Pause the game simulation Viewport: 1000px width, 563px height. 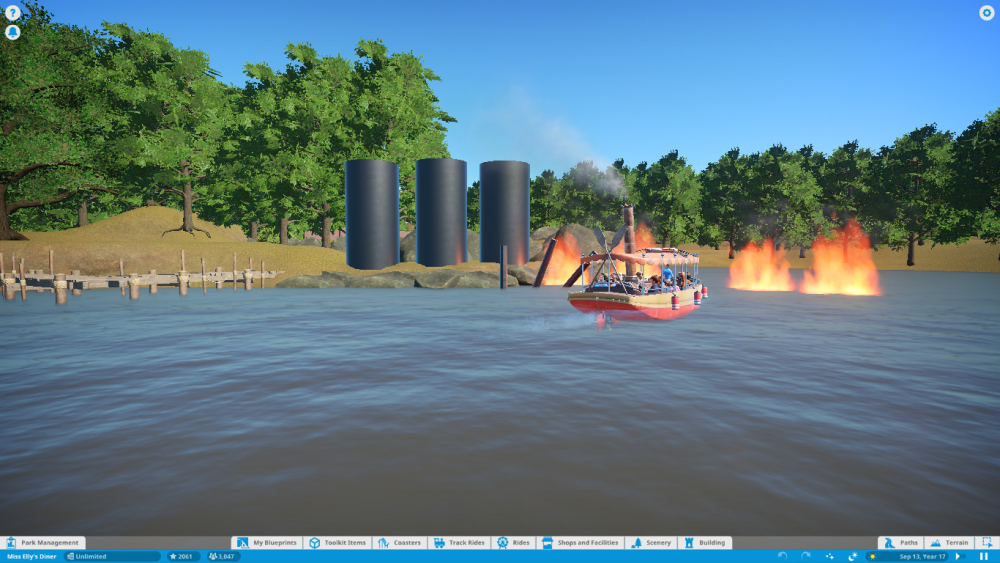pyautogui.click(x=984, y=556)
